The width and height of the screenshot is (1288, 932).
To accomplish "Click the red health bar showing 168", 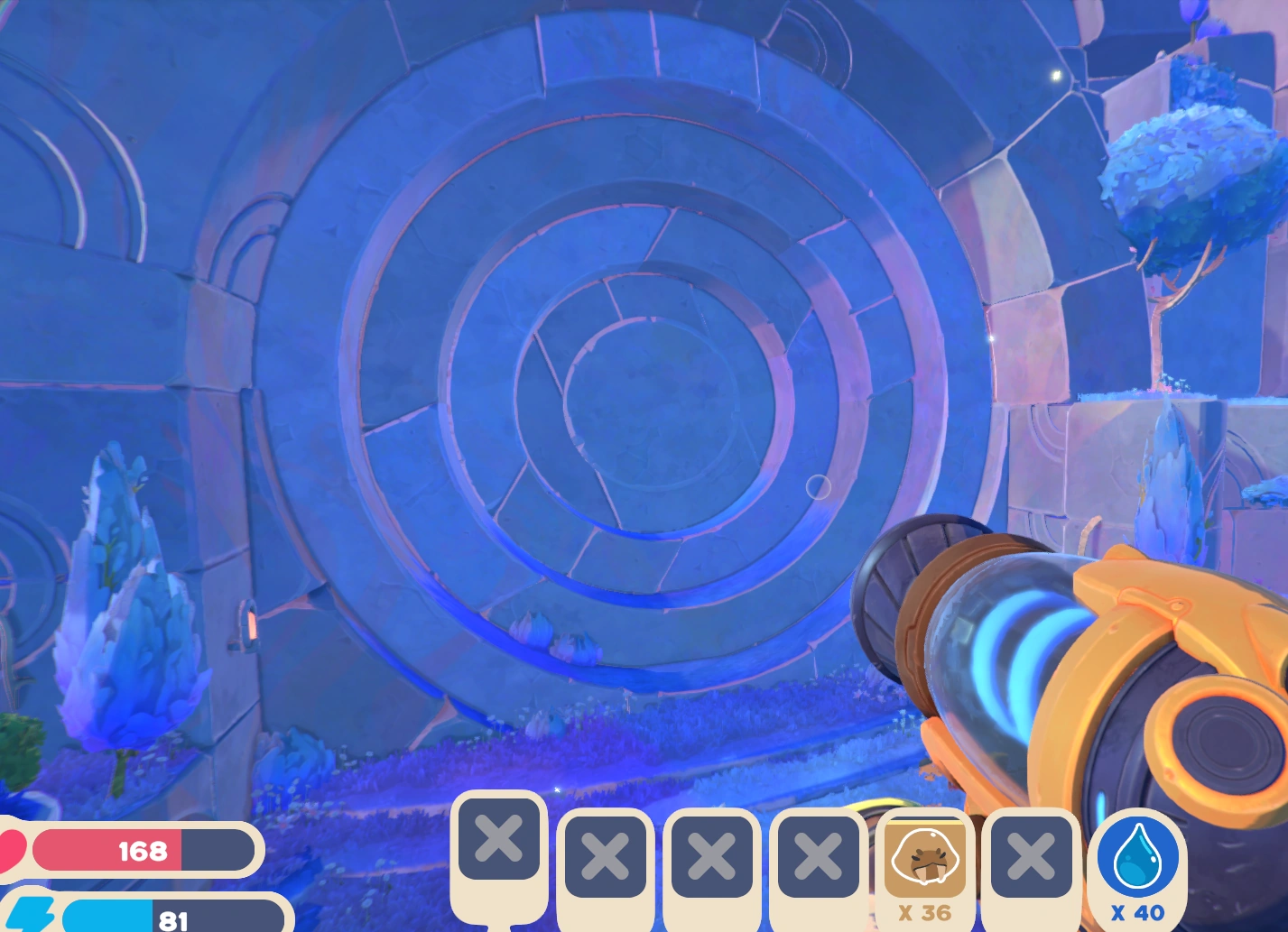I will (x=143, y=849).
